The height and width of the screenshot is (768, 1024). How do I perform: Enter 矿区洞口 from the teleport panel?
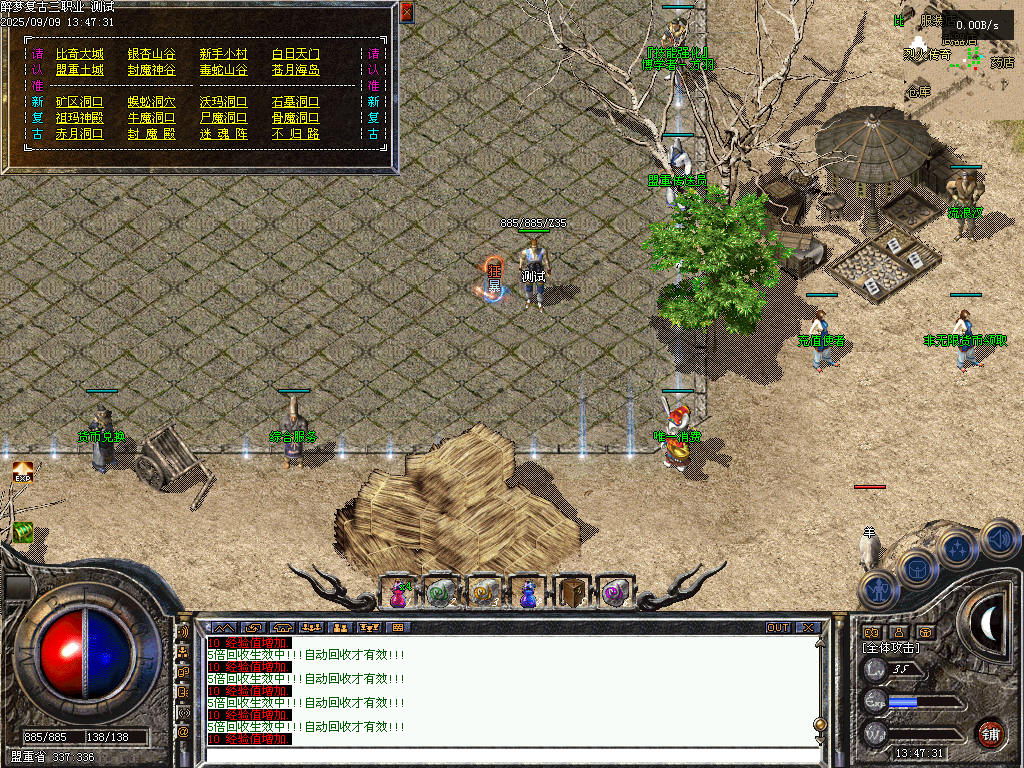click(x=80, y=102)
